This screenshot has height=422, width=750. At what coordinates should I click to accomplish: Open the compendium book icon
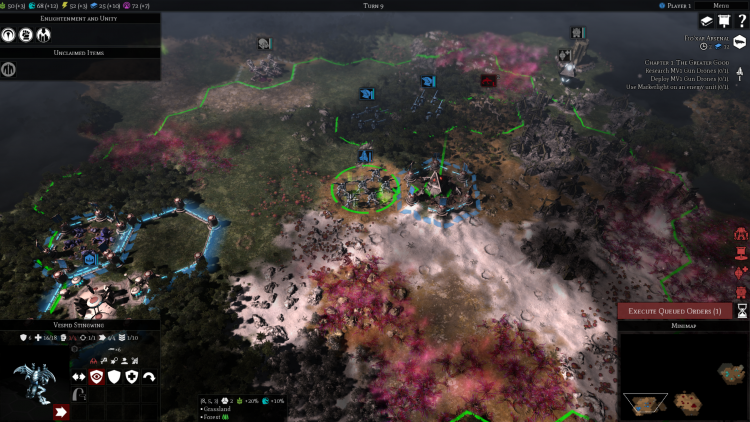click(x=706, y=21)
